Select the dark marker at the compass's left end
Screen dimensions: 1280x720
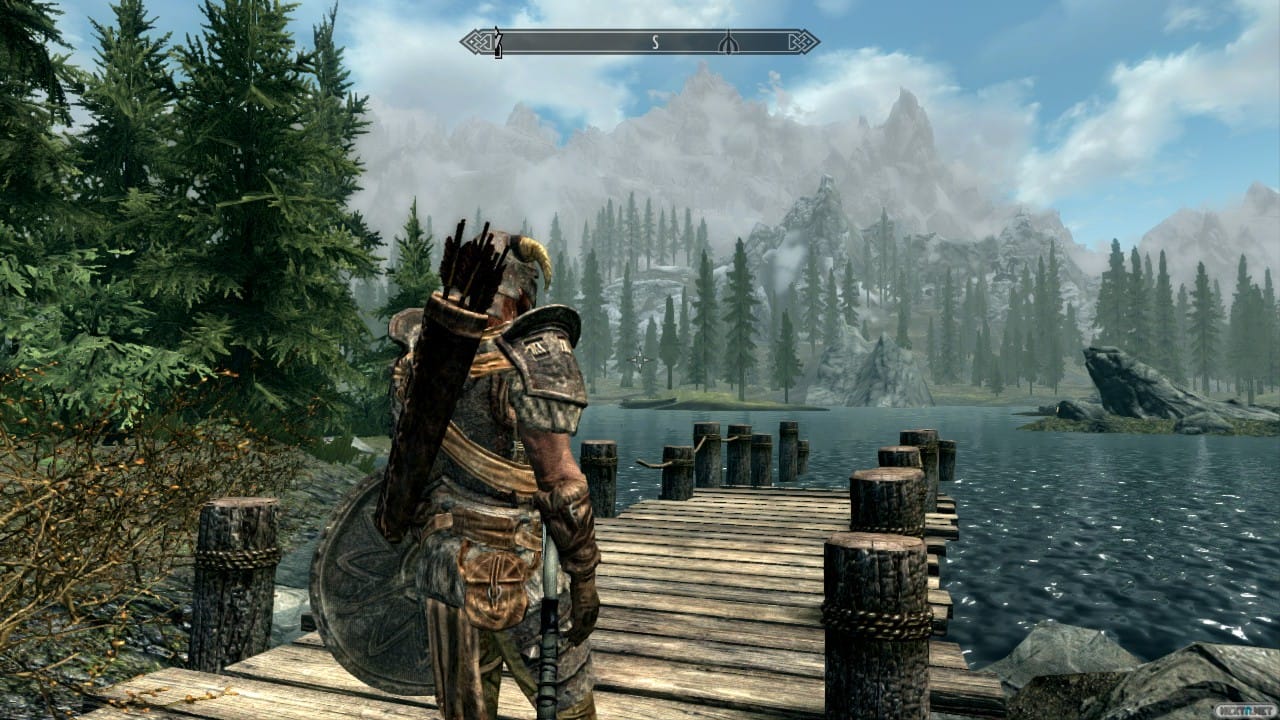click(497, 42)
